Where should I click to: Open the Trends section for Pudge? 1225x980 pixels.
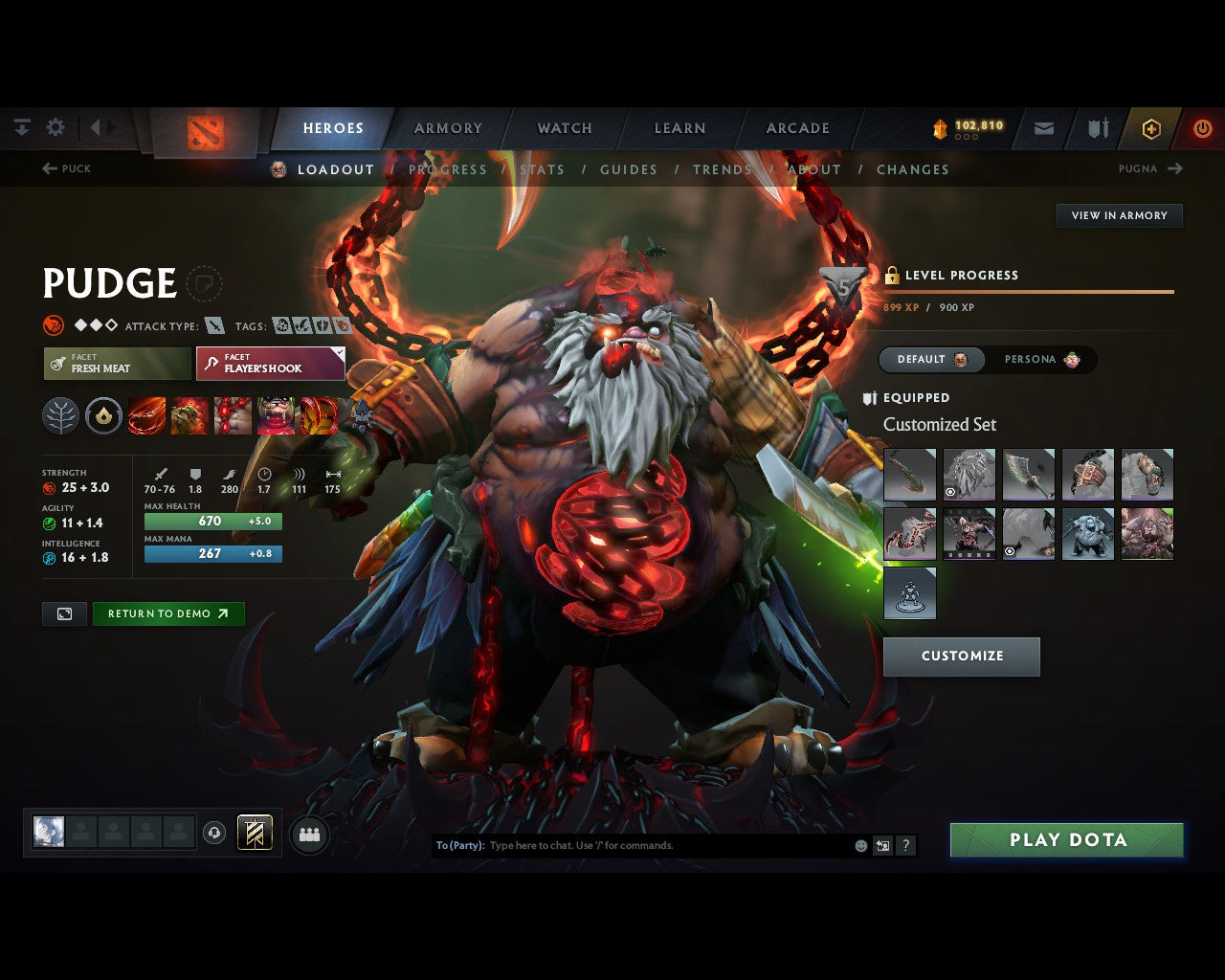coord(722,169)
